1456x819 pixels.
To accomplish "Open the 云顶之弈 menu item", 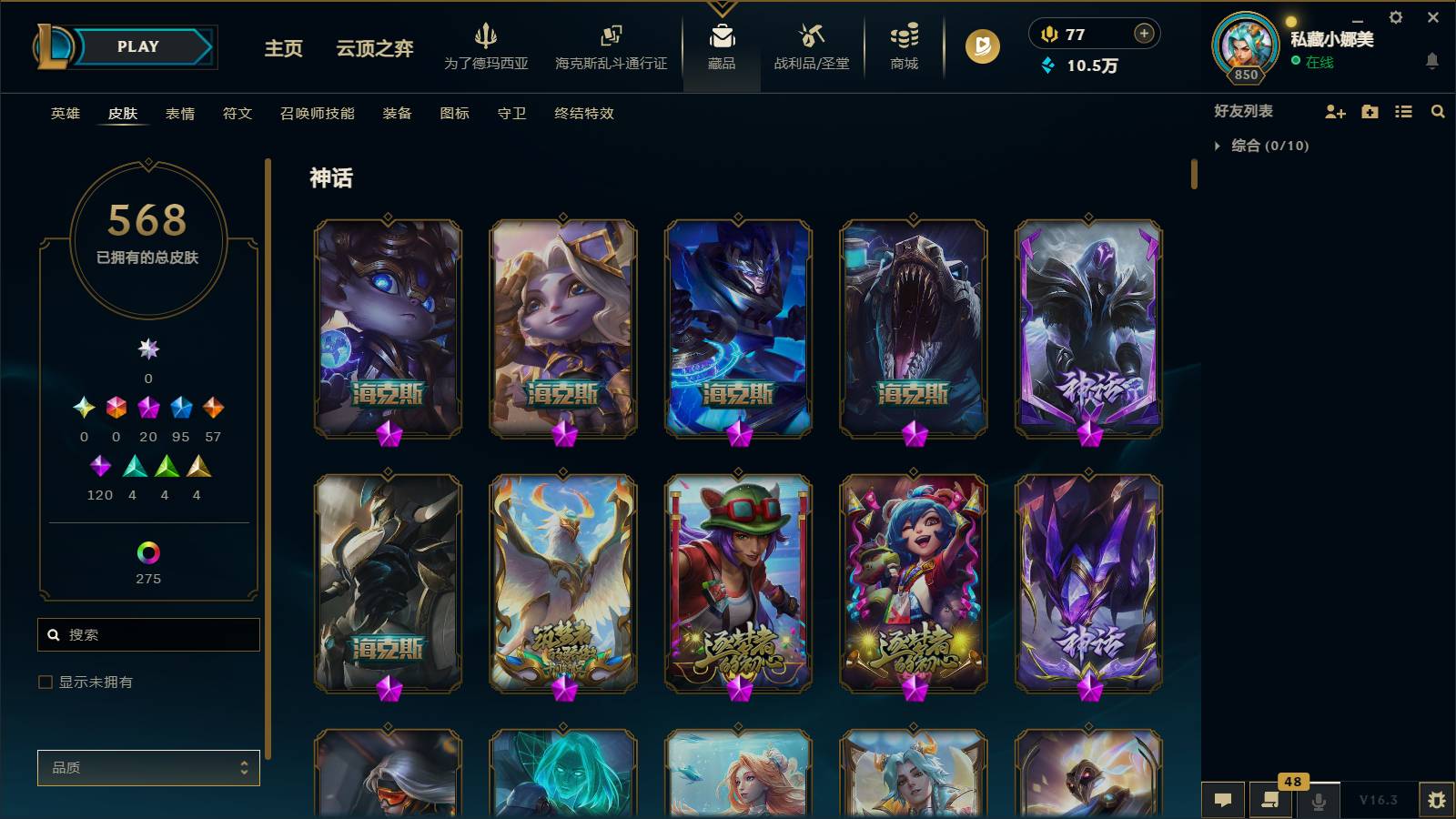I will pos(372,50).
